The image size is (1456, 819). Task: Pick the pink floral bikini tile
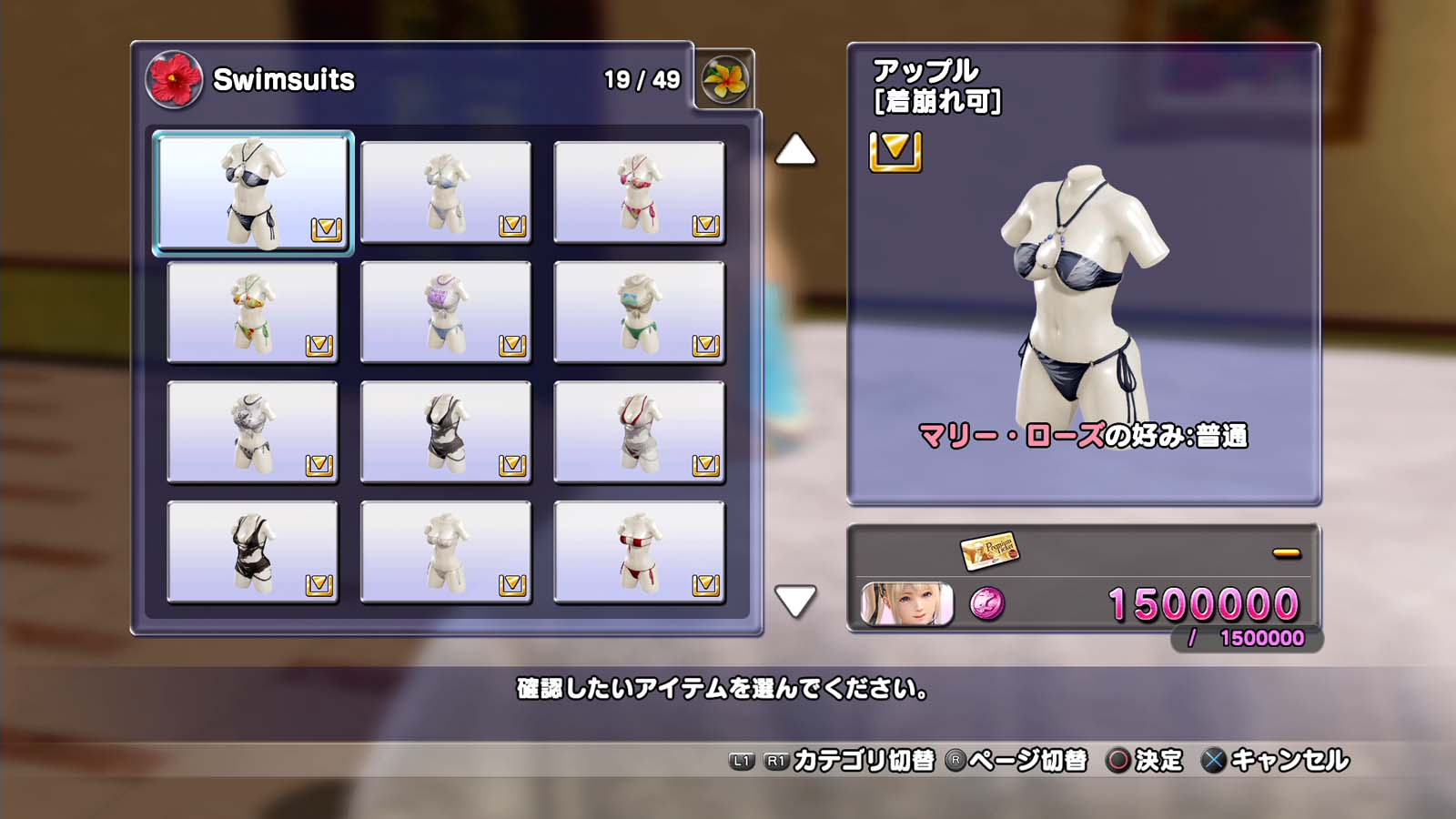pos(639,192)
